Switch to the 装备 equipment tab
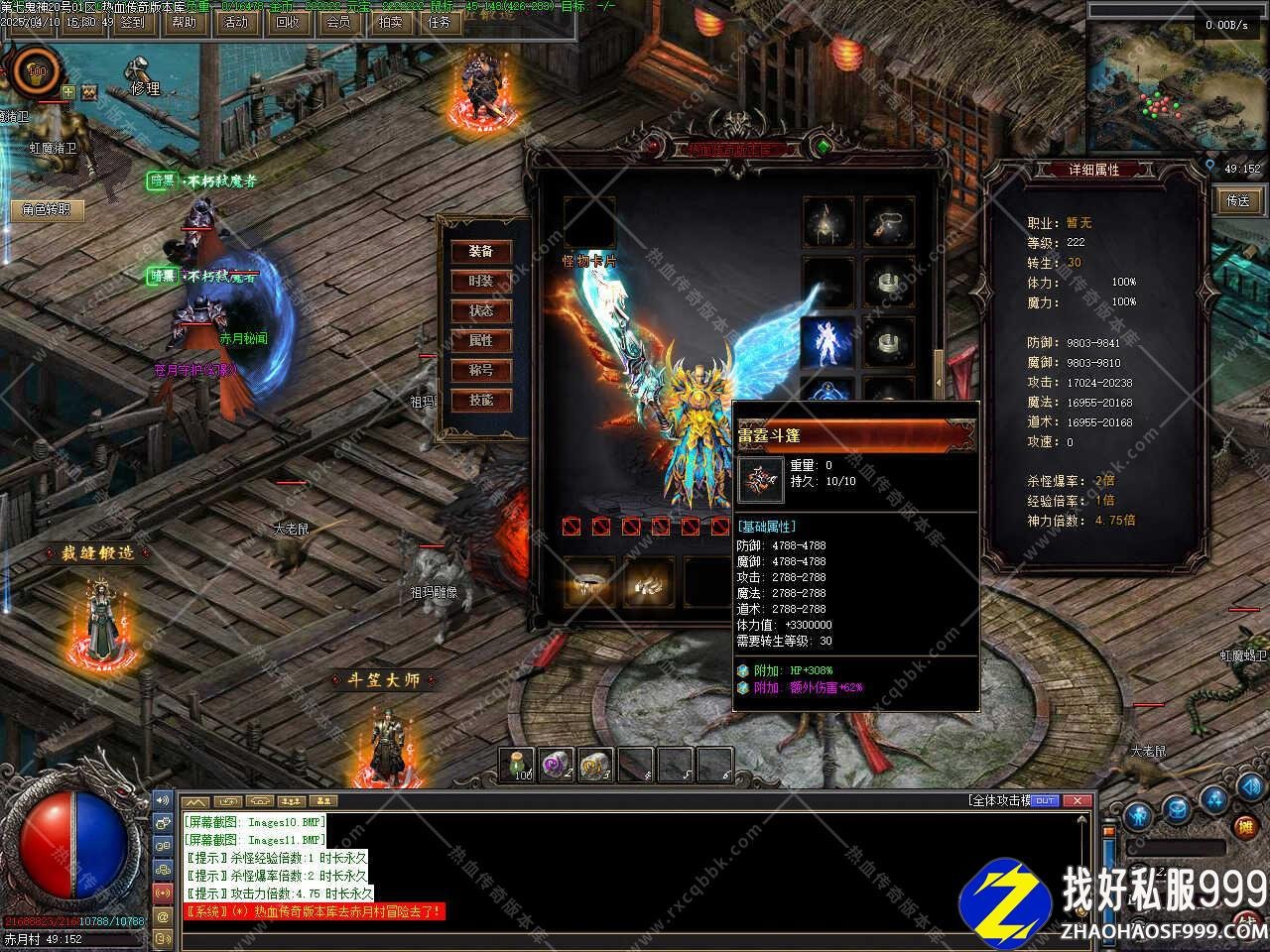Image resolution: width=1270 pixels, height=952 pixels. pos(481,251)
